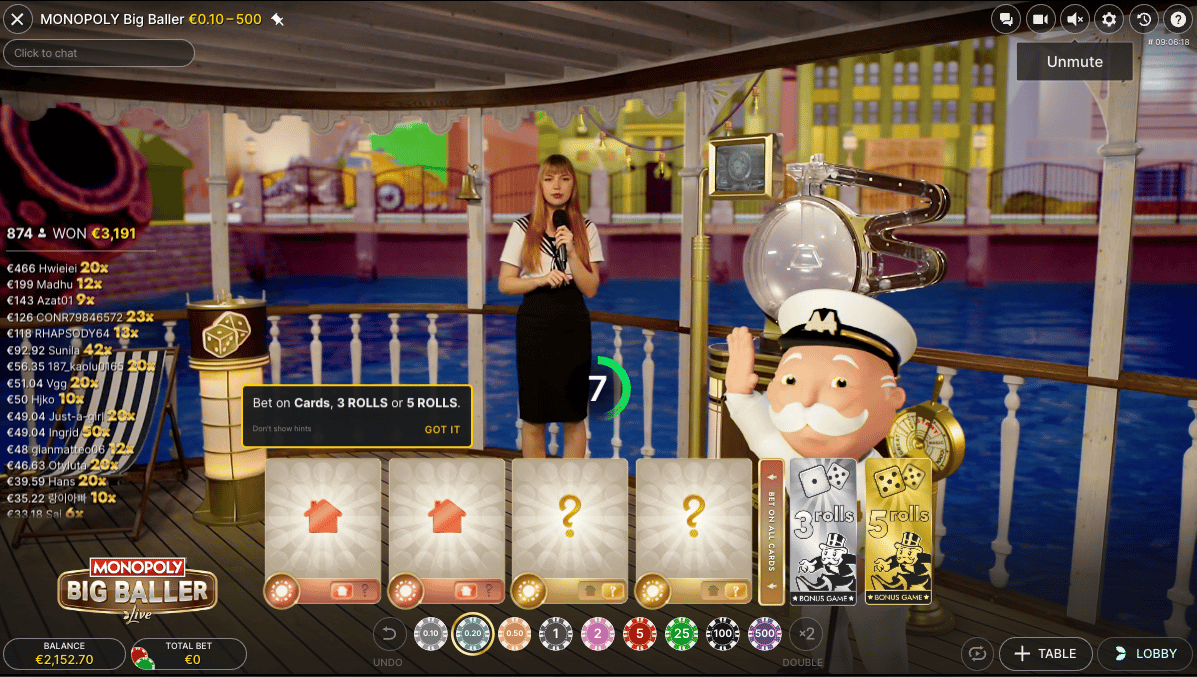The image size is (1197, 677).
Task: Return to the LOBBY
Action: (1145, 654)
